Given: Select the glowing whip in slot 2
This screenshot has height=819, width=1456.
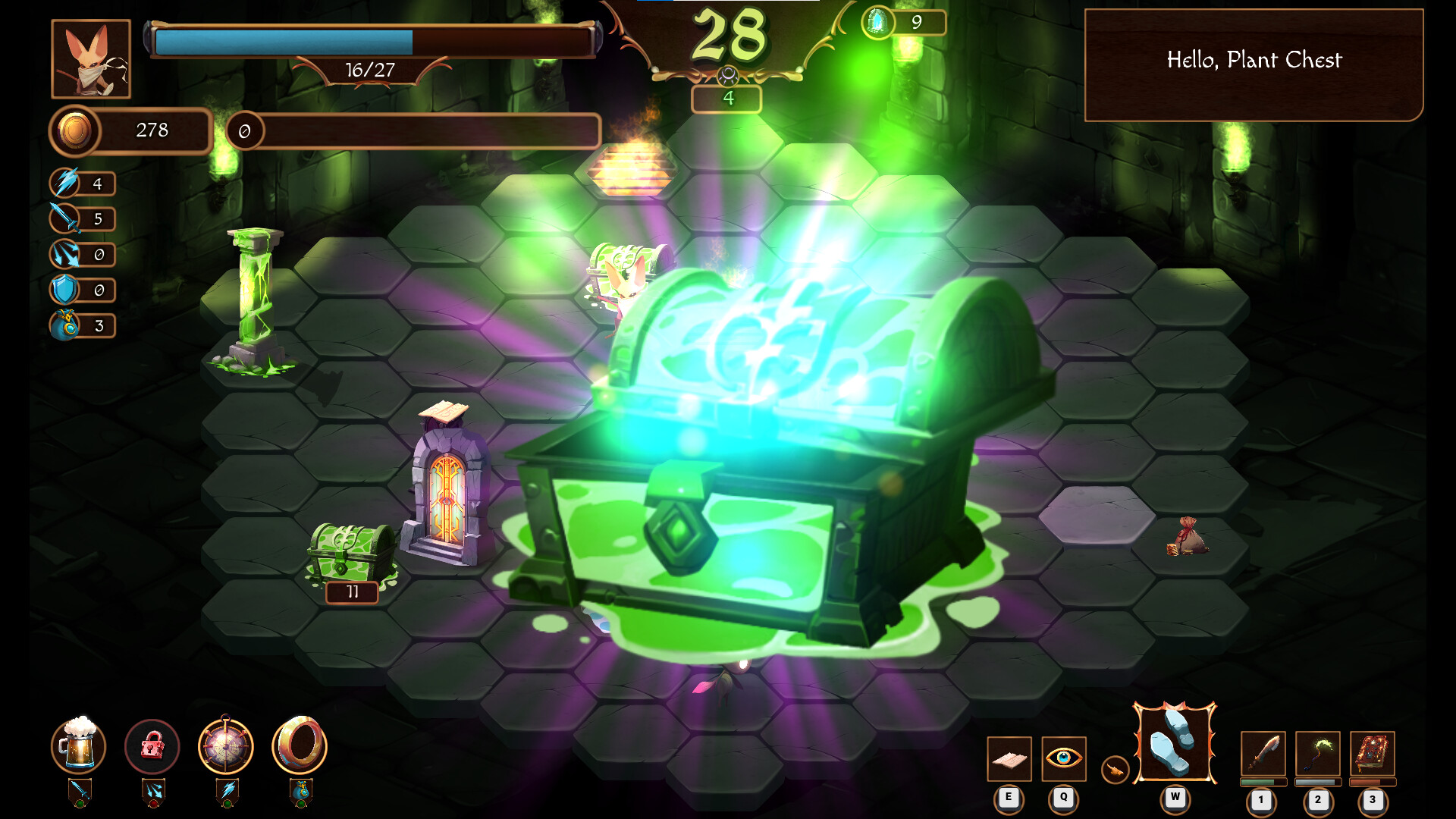Looking at the screenshot, I should point(1318,755).
